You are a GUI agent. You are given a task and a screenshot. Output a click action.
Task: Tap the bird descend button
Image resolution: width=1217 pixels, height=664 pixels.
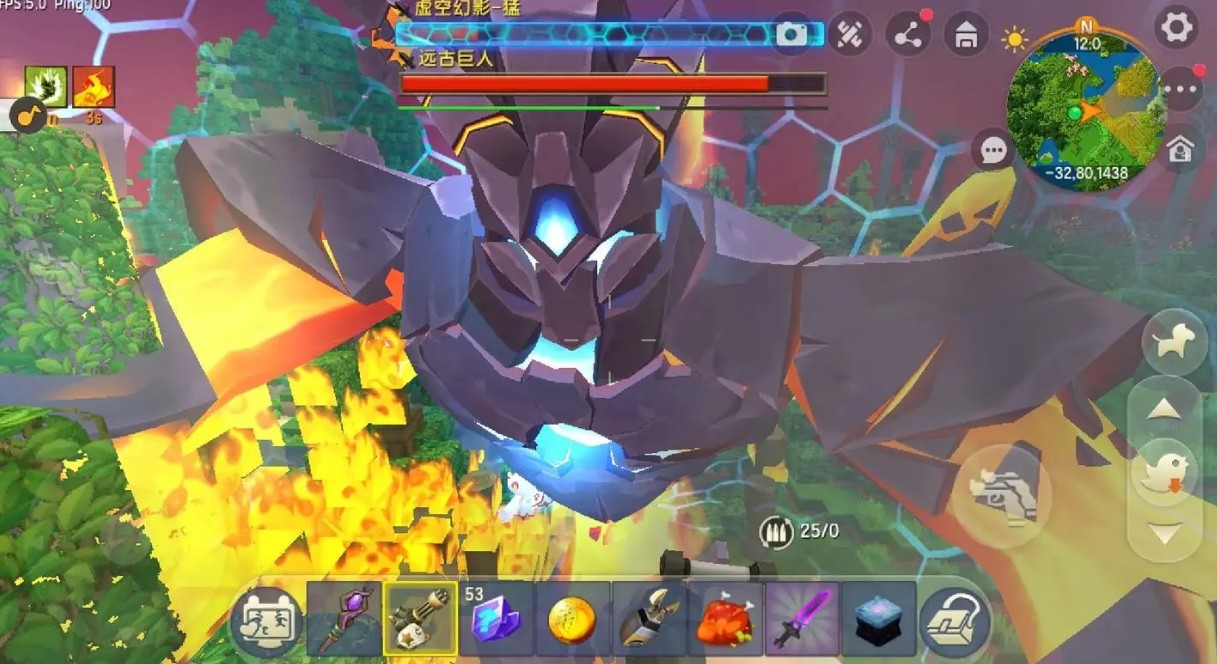click(1166, 470)
